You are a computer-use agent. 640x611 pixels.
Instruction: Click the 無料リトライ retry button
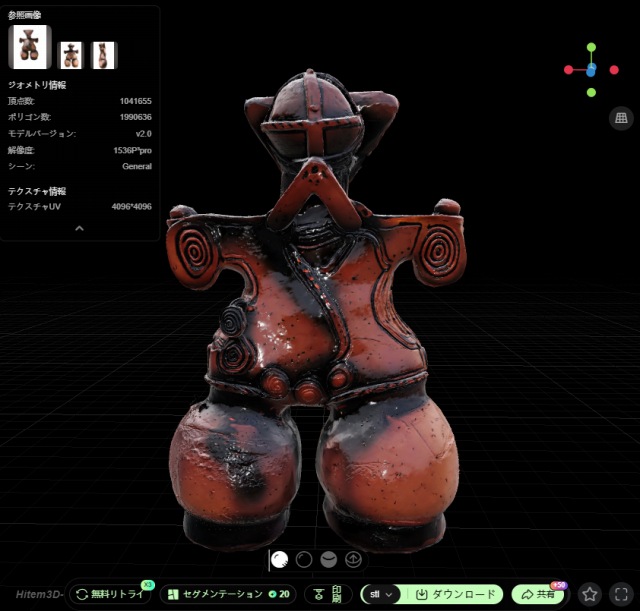110,594
